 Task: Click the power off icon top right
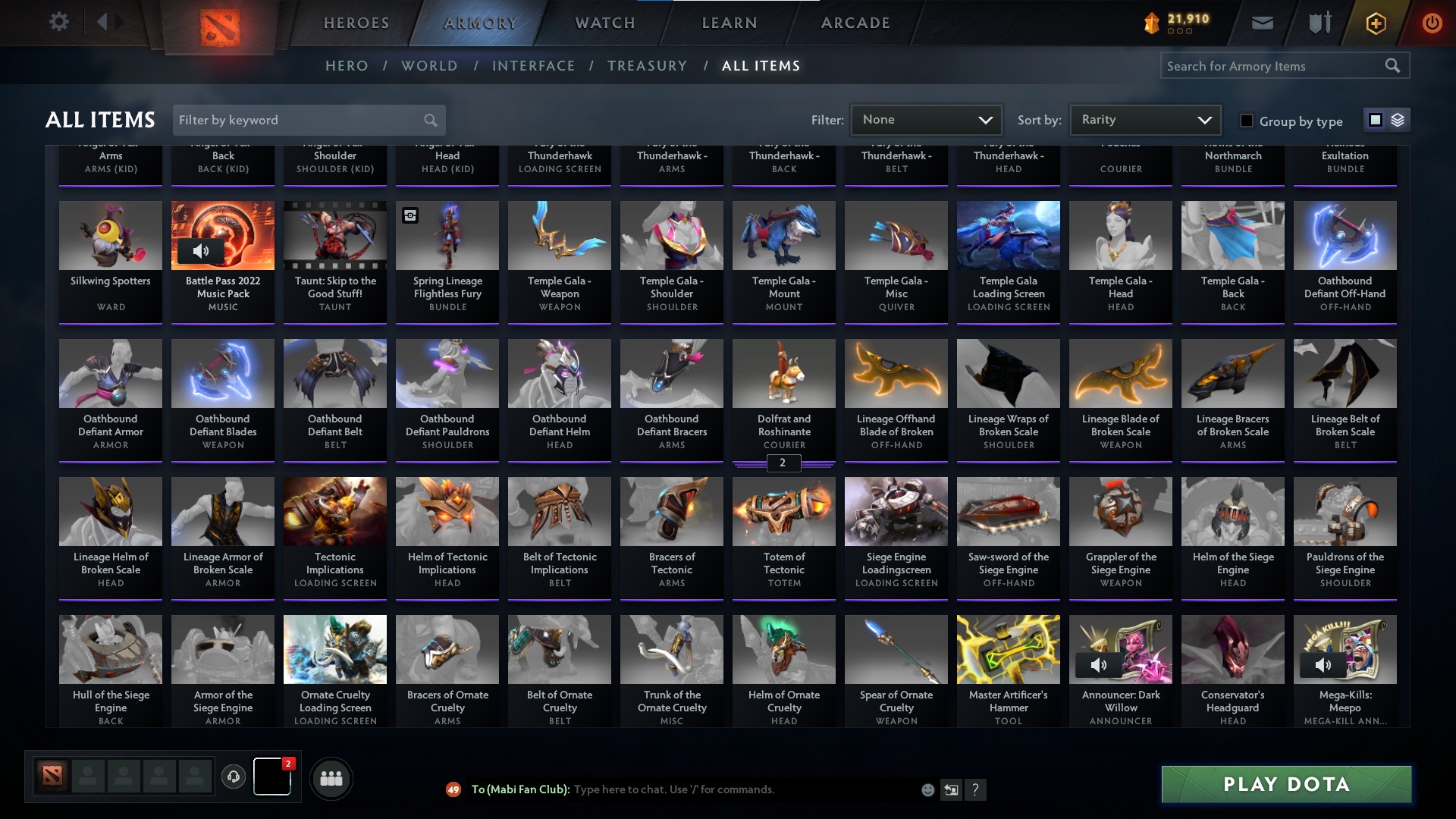(x=1432, y=23)
